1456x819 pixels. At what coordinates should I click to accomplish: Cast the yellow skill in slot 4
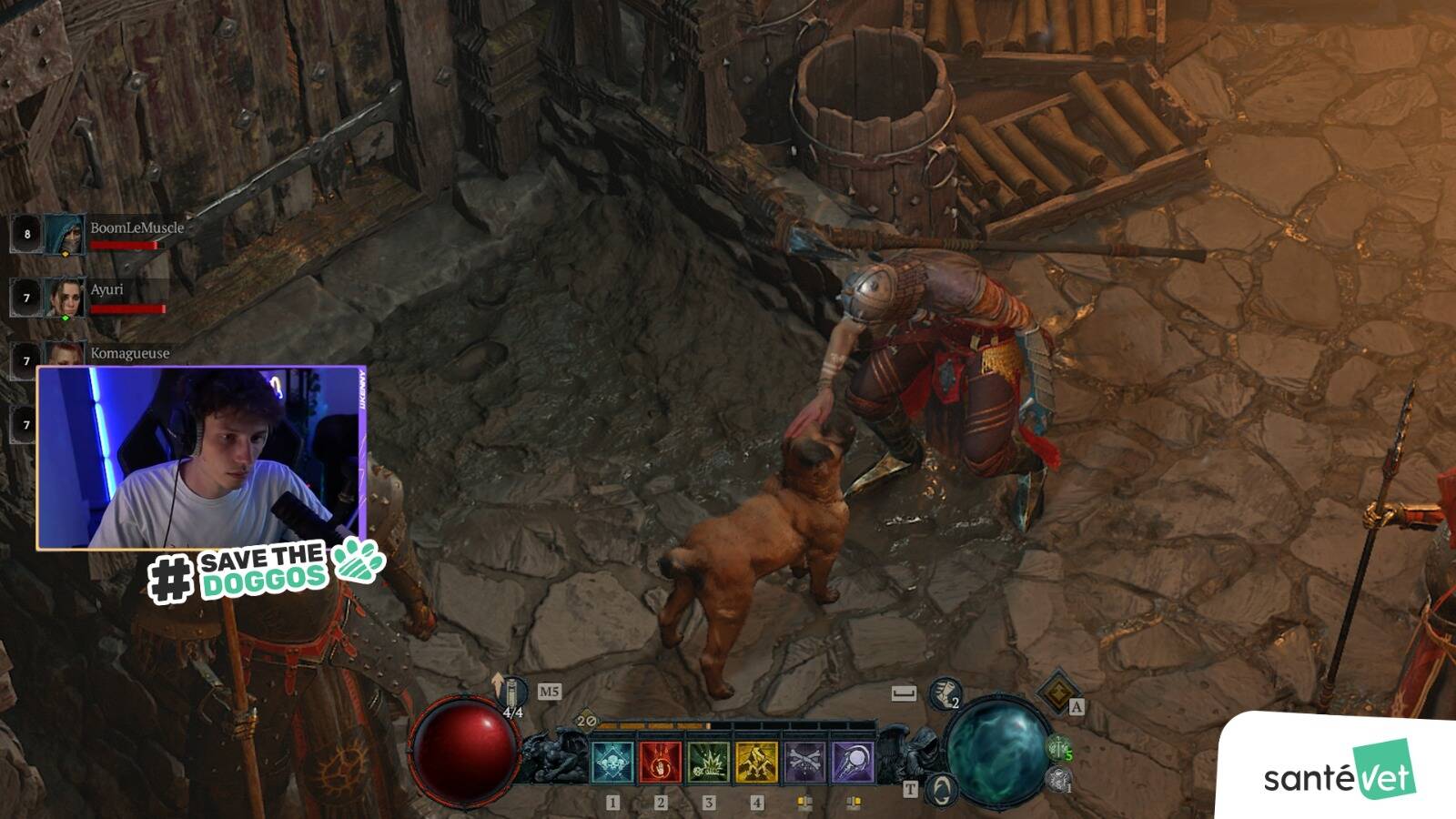756,762
